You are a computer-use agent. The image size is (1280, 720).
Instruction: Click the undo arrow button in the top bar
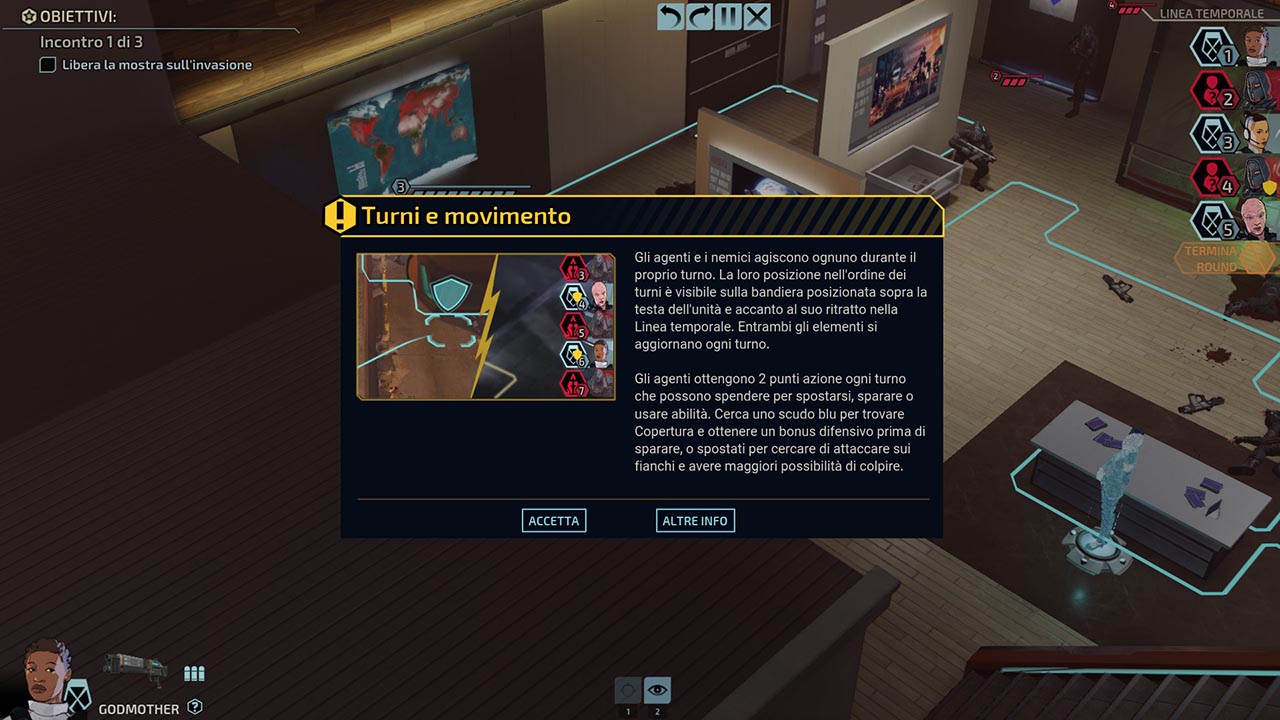tap(670, 17)
